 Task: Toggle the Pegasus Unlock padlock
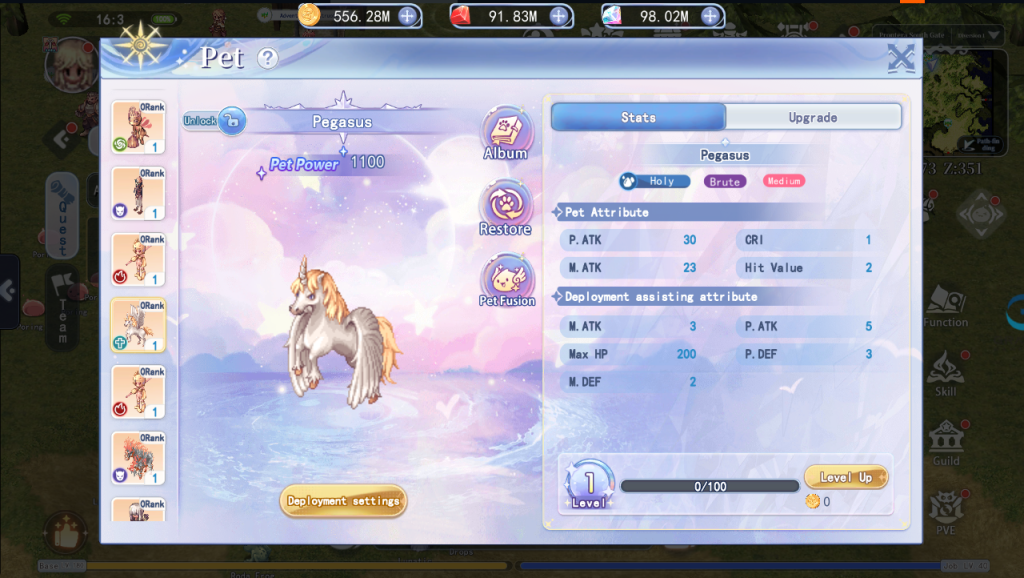pos(231,121)
